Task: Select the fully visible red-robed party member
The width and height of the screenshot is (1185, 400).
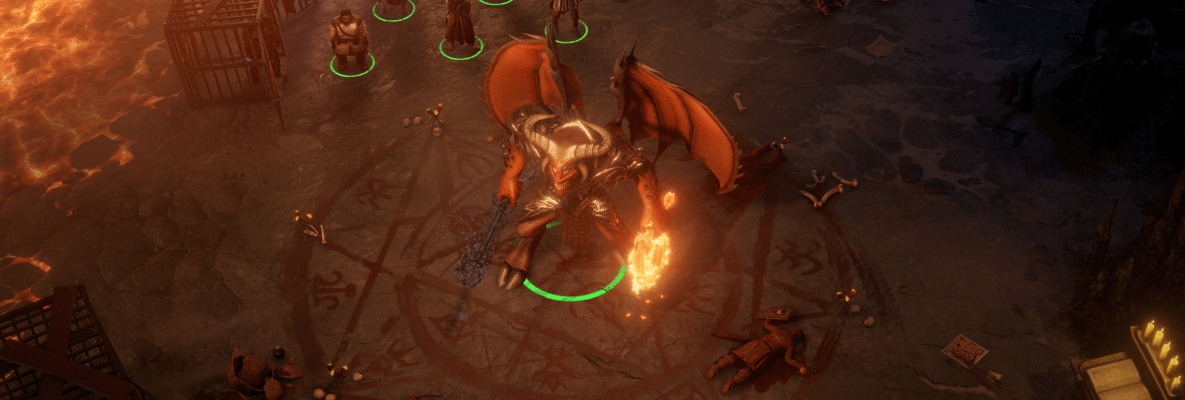Action: [460, 27]
